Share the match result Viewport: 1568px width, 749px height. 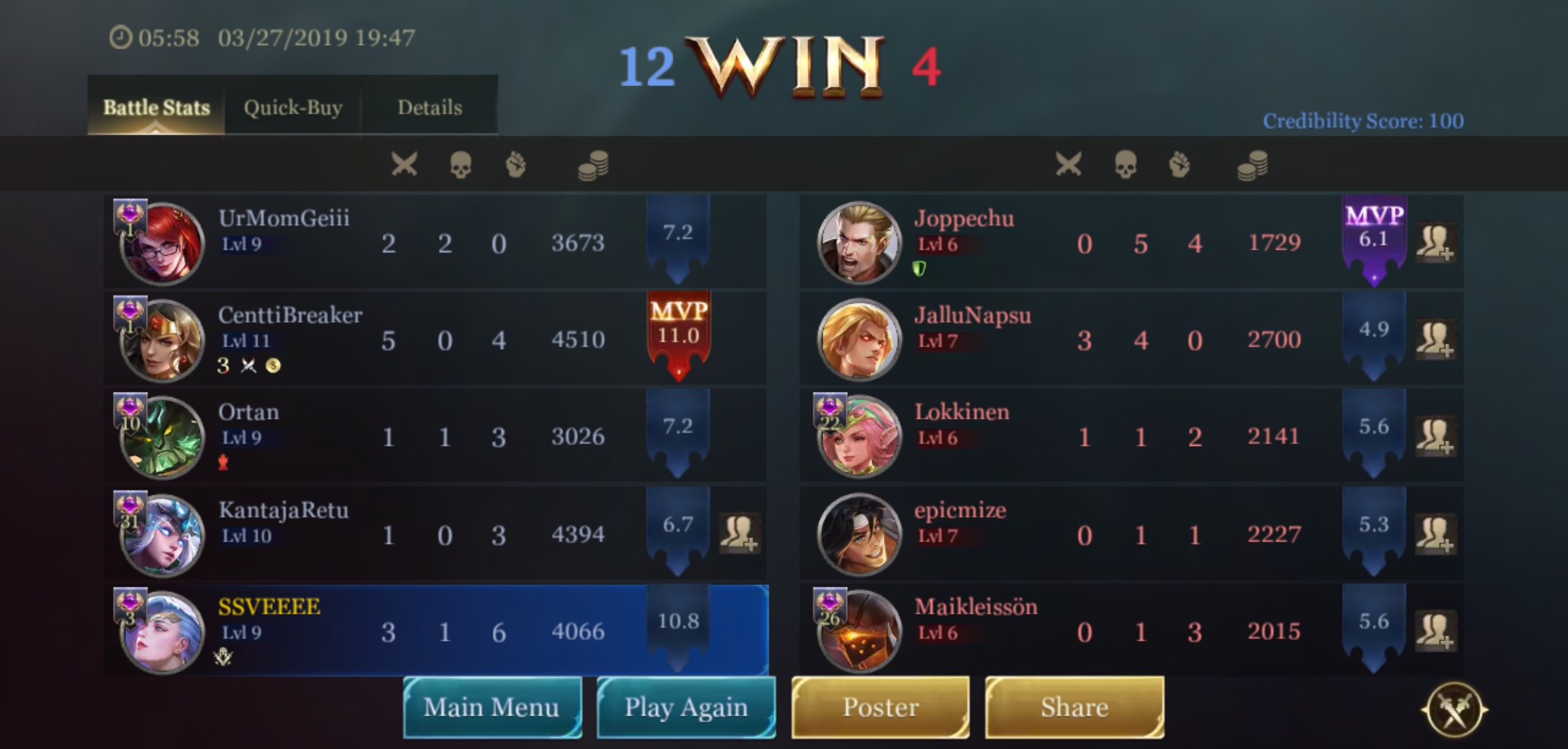click(1074, 707)
